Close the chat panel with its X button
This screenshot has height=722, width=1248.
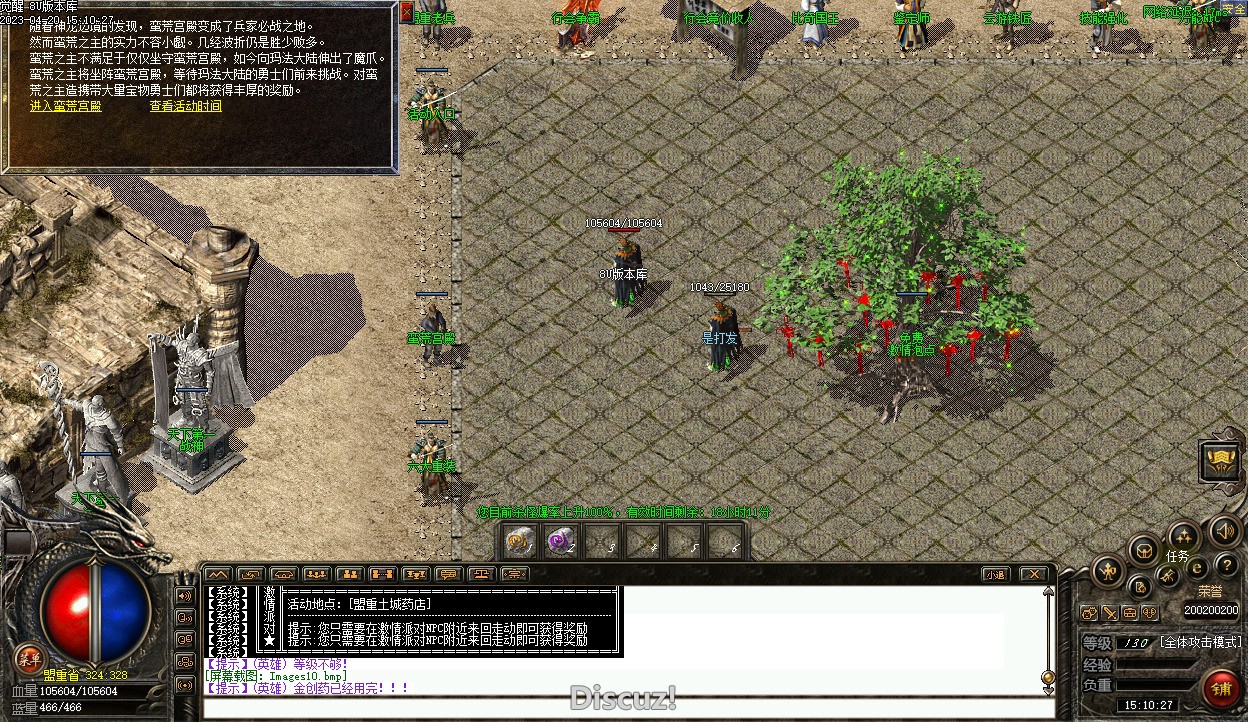pyautogui.click(x=1032, y=574)
